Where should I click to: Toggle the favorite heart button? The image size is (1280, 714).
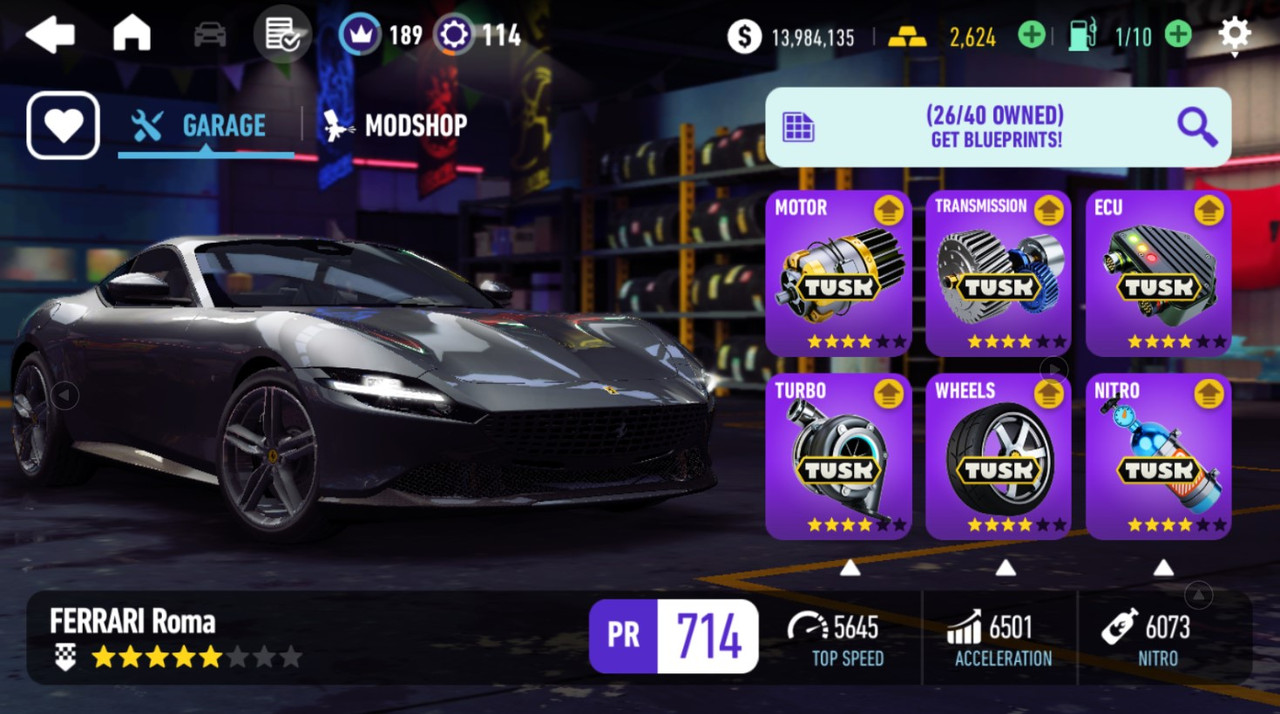tap(63, 126)
